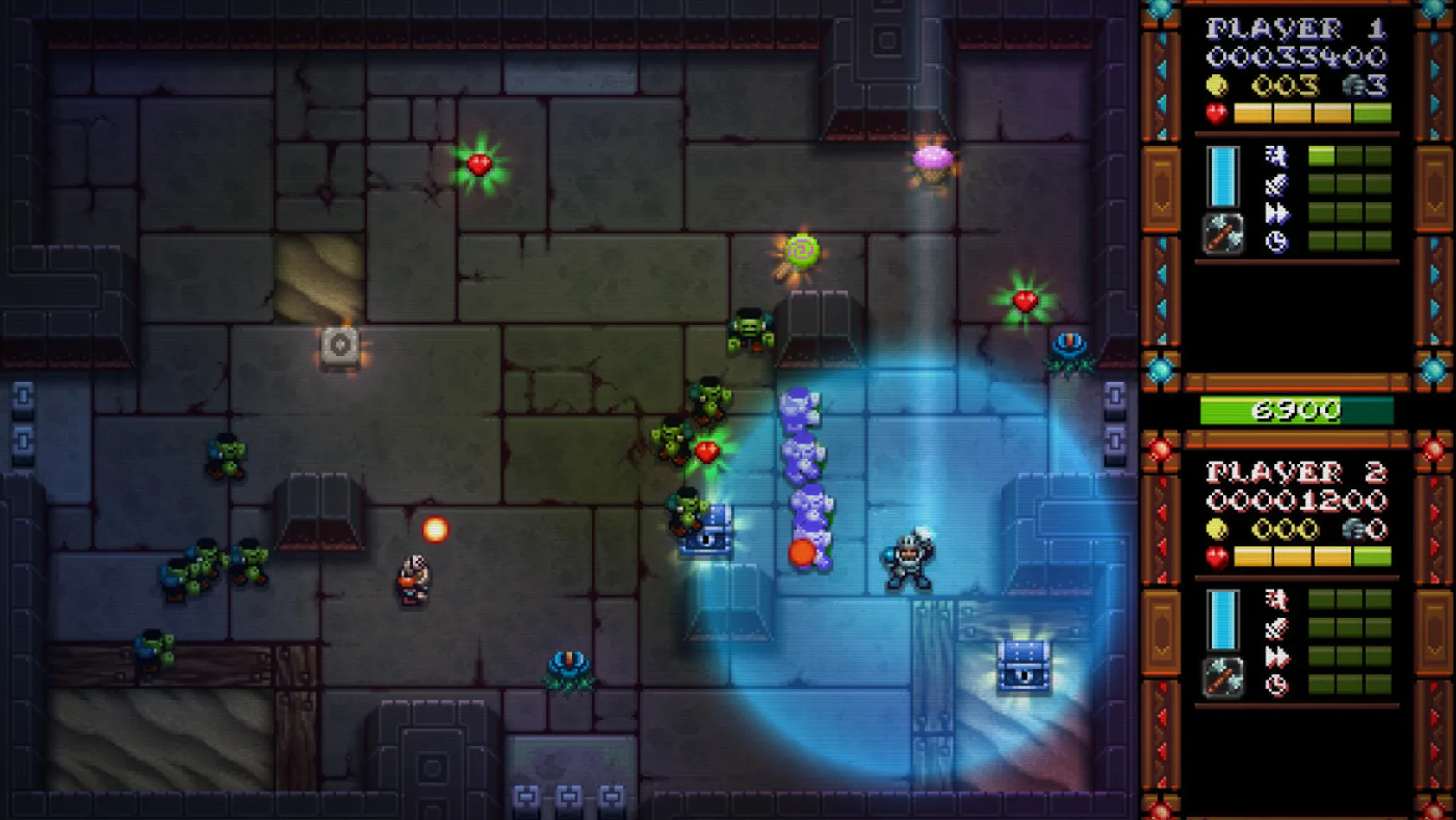Viewport: 1456px width, 820px height.
Task: Select Player 2's double-axe weapon slot
Action: (1223, 677)
